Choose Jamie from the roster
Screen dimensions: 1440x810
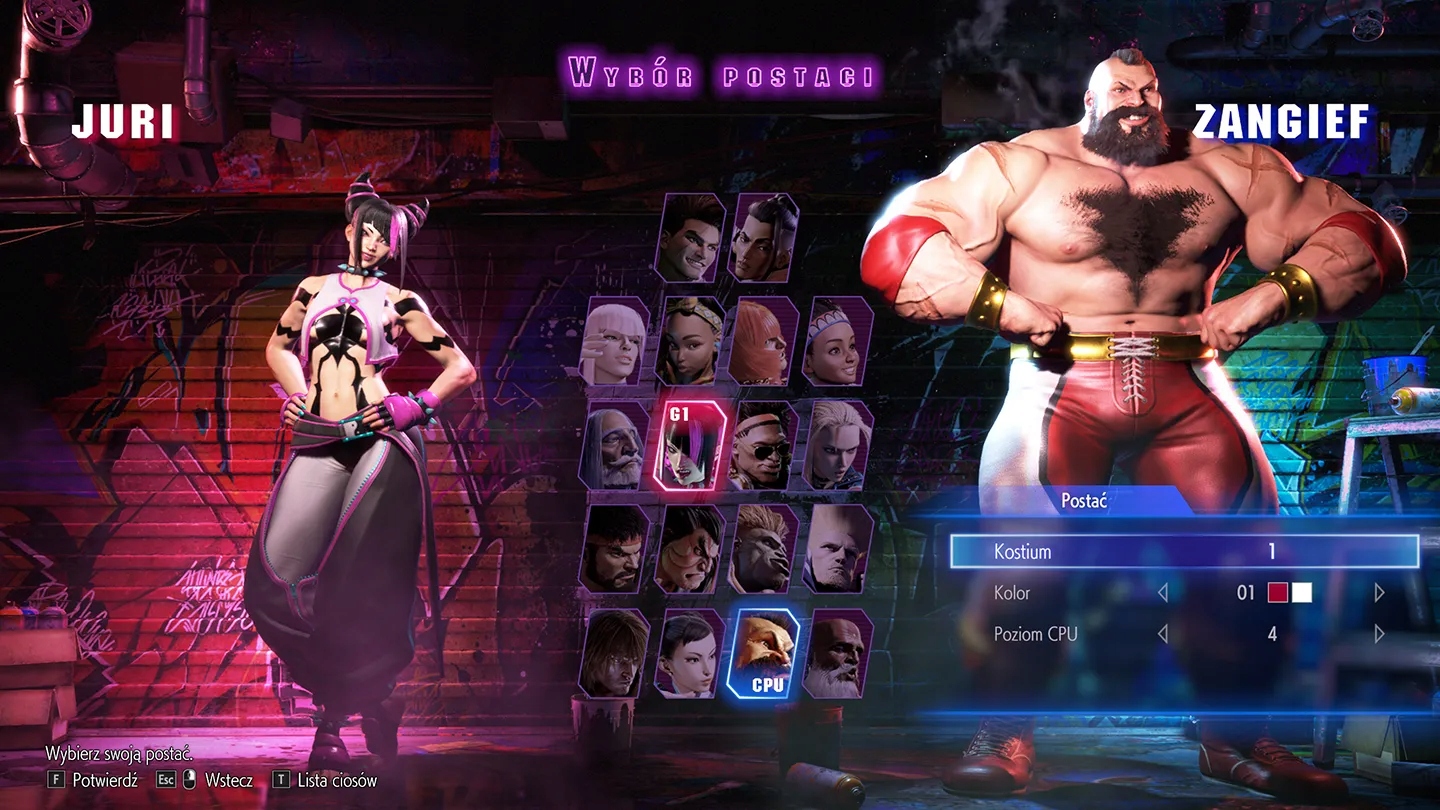coord(765,238)
